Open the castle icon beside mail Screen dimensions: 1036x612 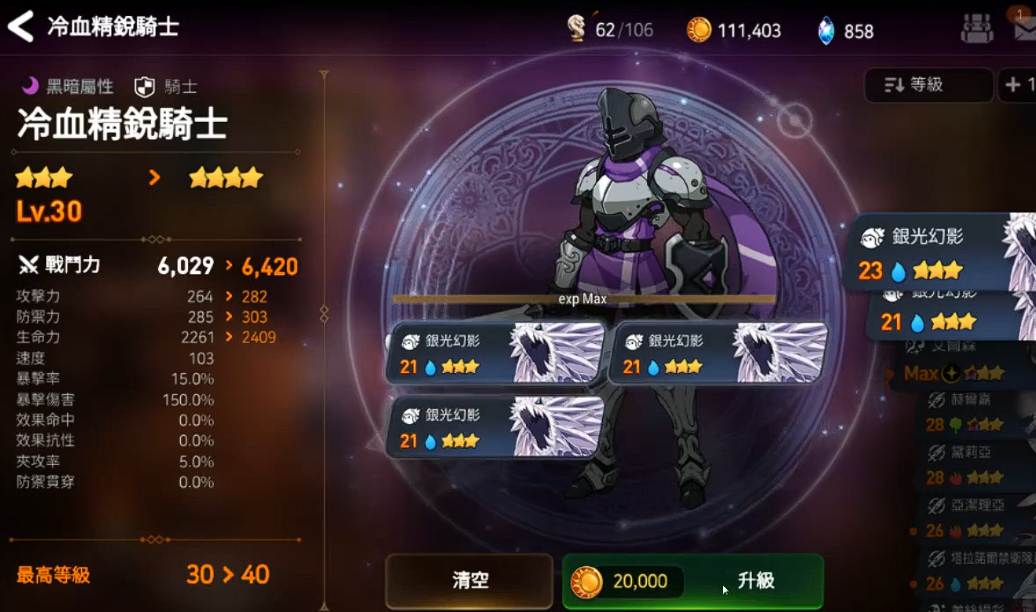977,29
